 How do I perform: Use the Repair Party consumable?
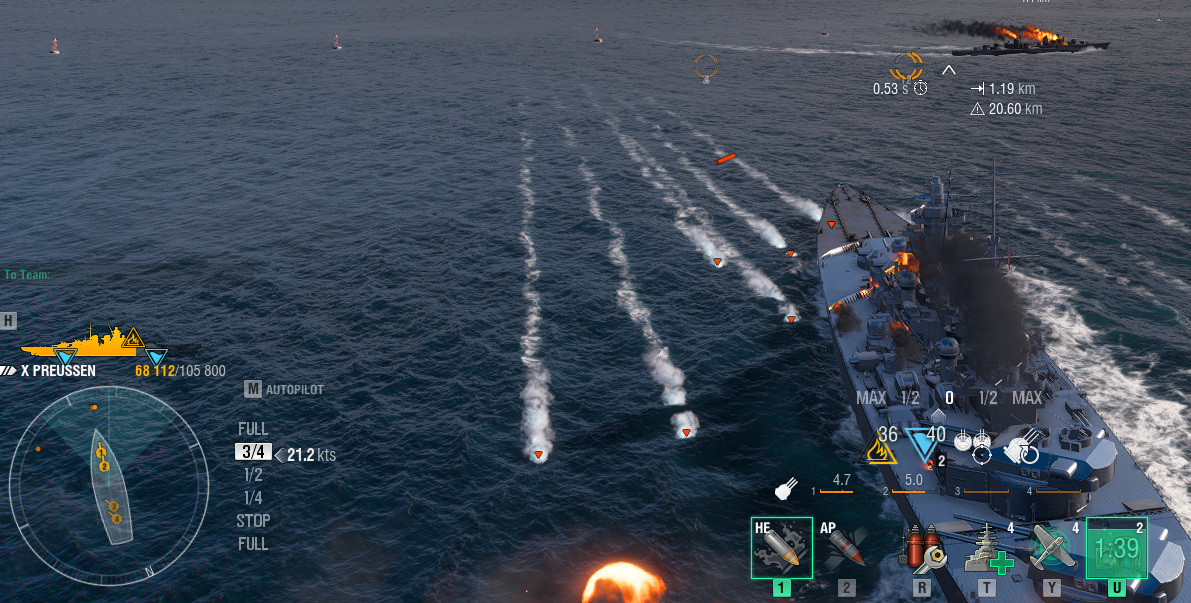click(x=987, y=547)
